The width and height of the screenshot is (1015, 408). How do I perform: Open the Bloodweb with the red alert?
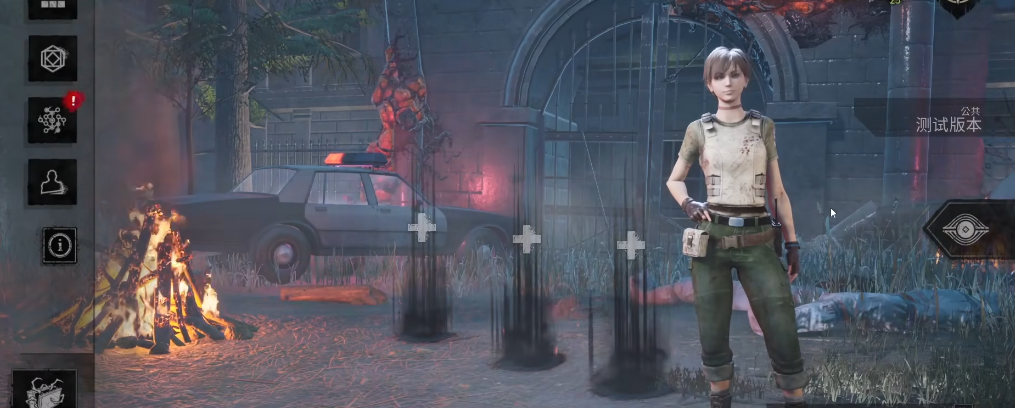(52, 120)
